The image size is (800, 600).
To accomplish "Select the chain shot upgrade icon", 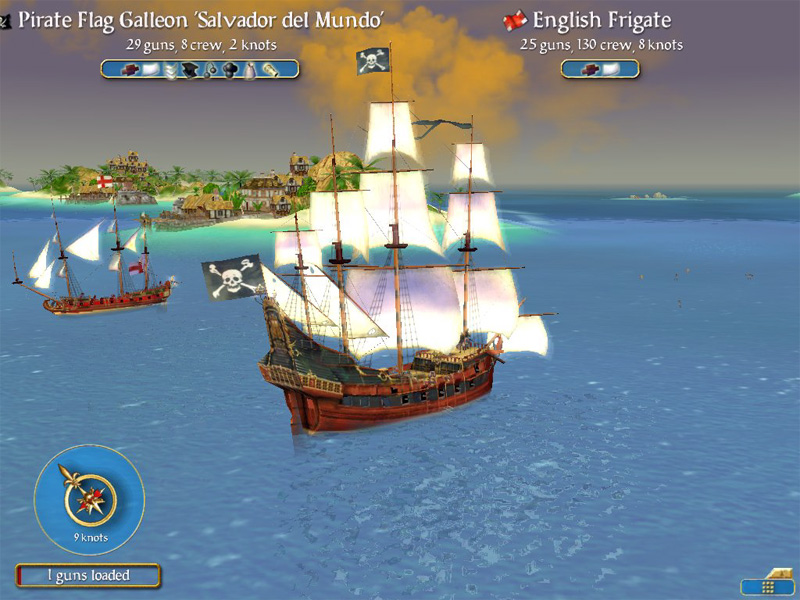I will pyautogui.click(x=210, y=69).
